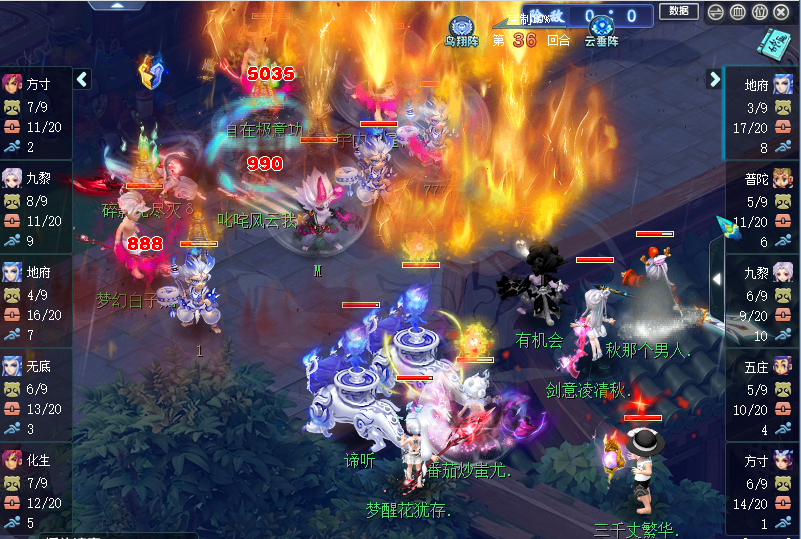Open the teal book icon
Viewport: 801px width, 539px height.
773,42
